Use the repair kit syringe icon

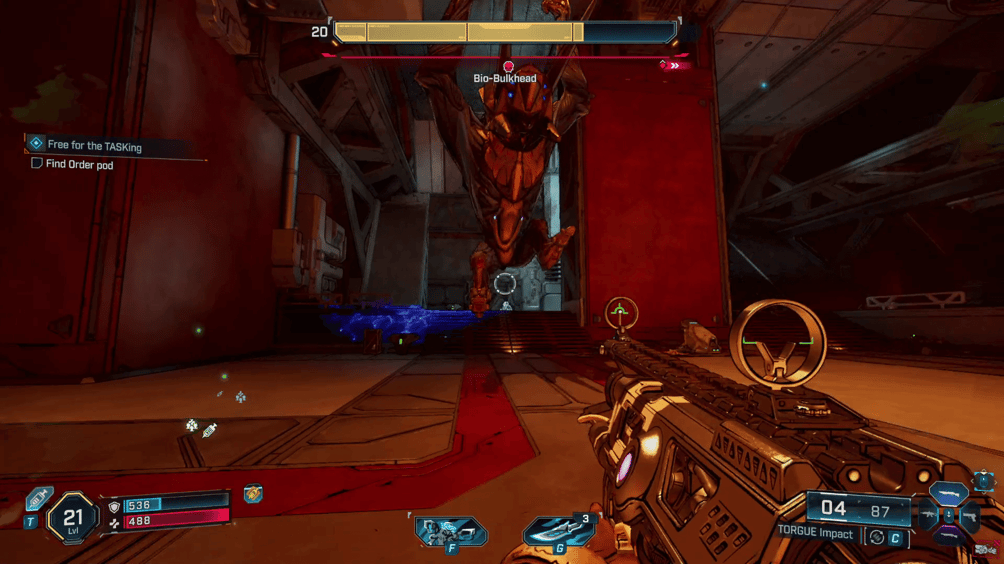click(x=39, y=499)
